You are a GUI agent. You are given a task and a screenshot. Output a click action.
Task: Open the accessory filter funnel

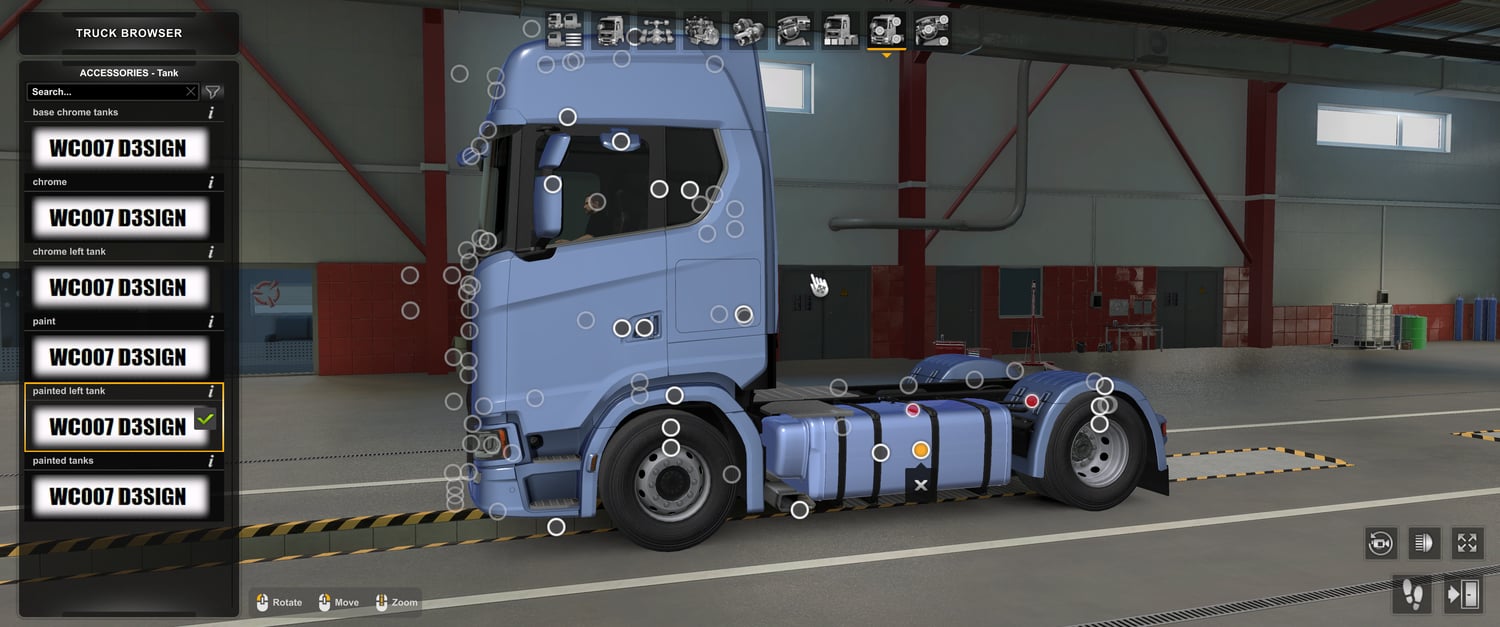click(x=212, y=92)
